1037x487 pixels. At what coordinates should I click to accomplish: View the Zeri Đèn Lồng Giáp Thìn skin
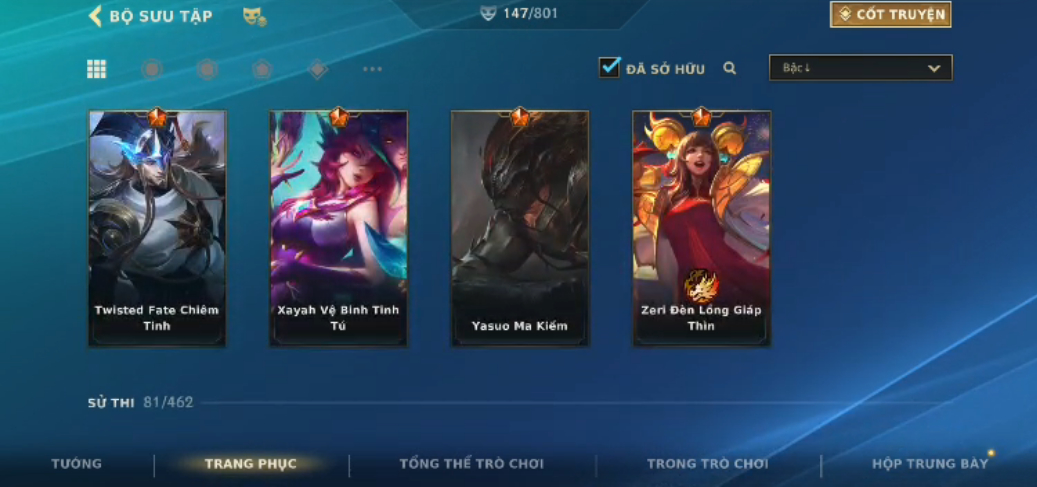(701, 229)
